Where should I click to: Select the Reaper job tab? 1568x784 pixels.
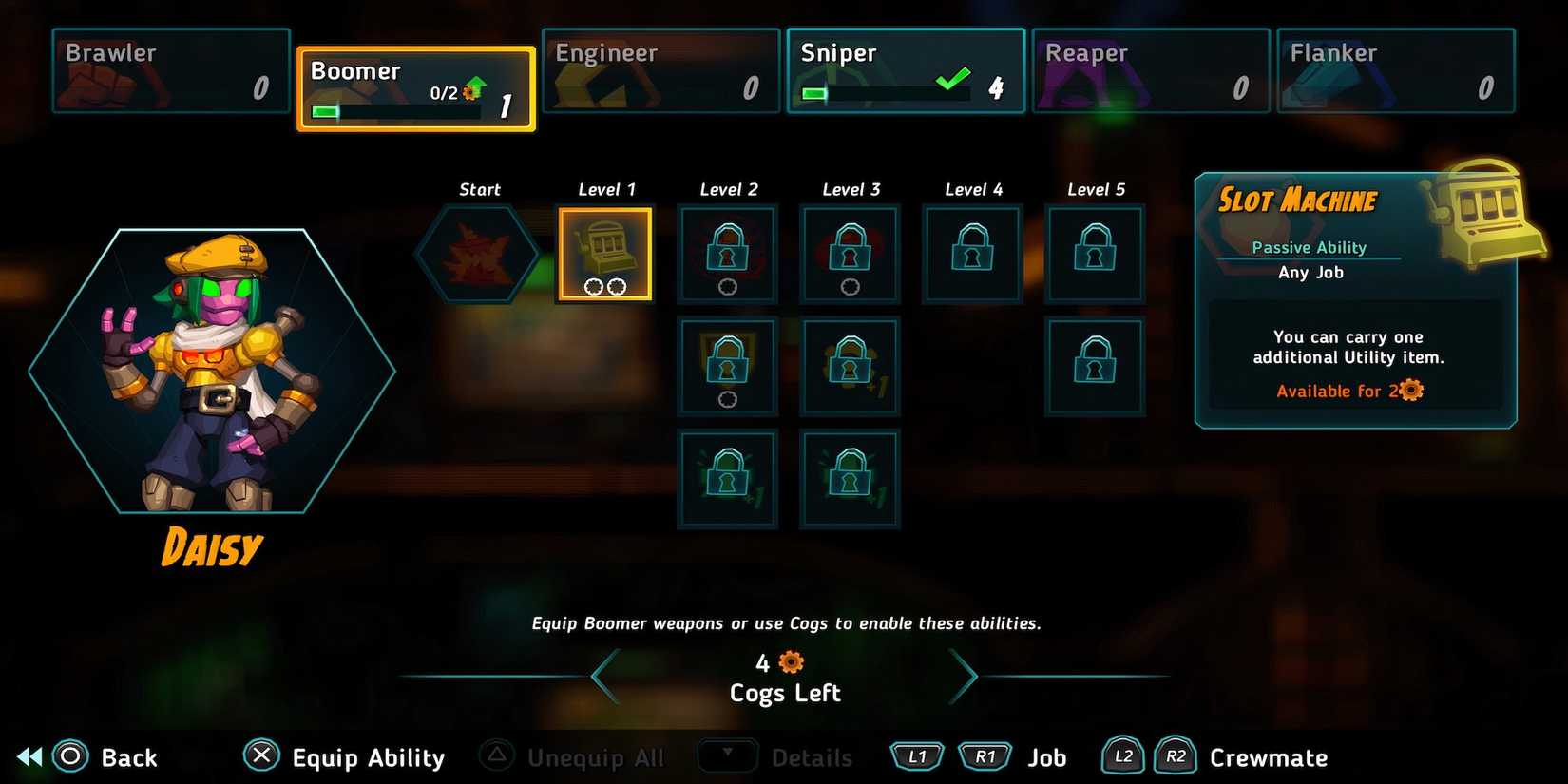(x=1150, y=70)
